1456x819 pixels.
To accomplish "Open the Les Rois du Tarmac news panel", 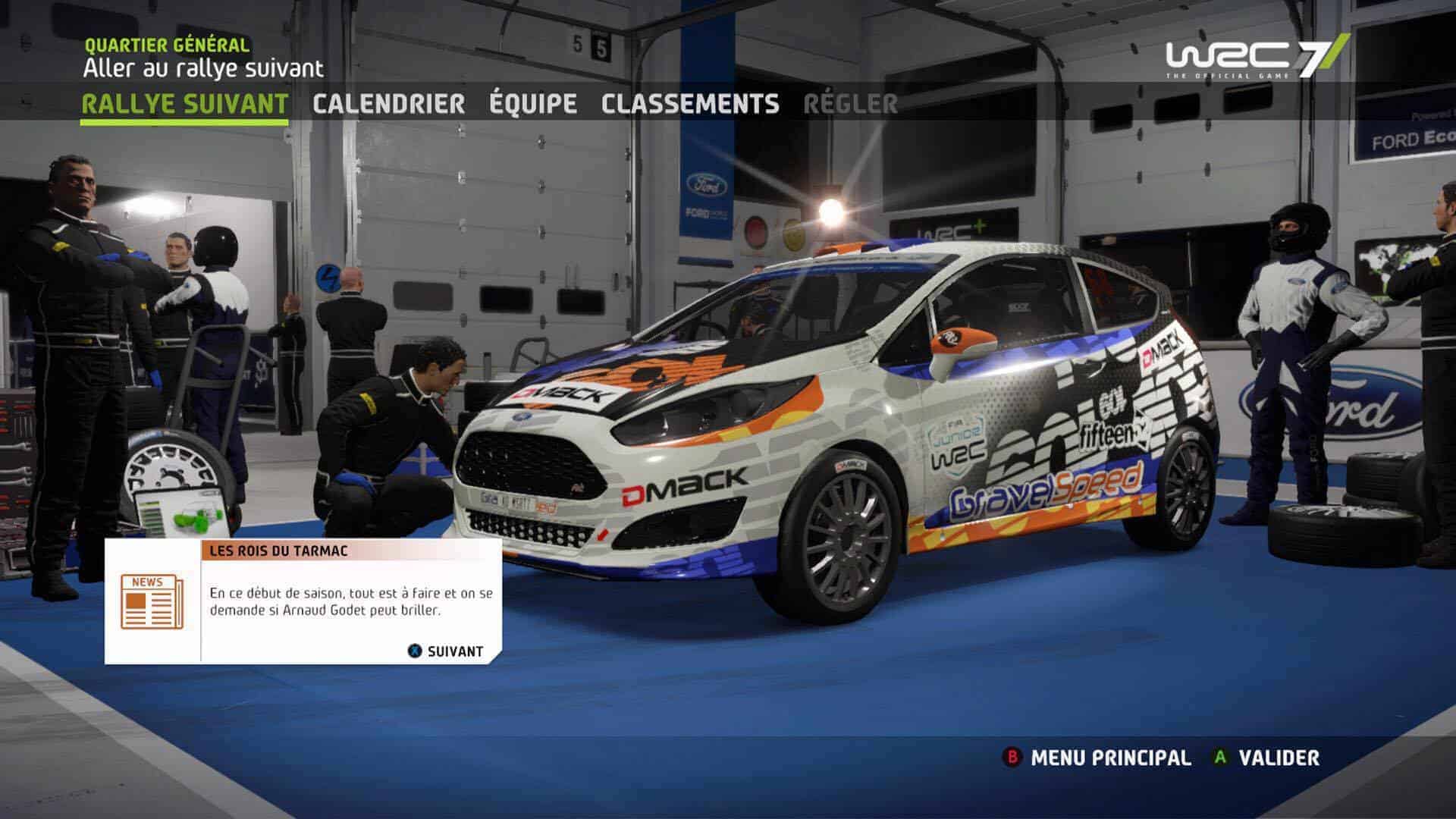I will click(303, 601).
